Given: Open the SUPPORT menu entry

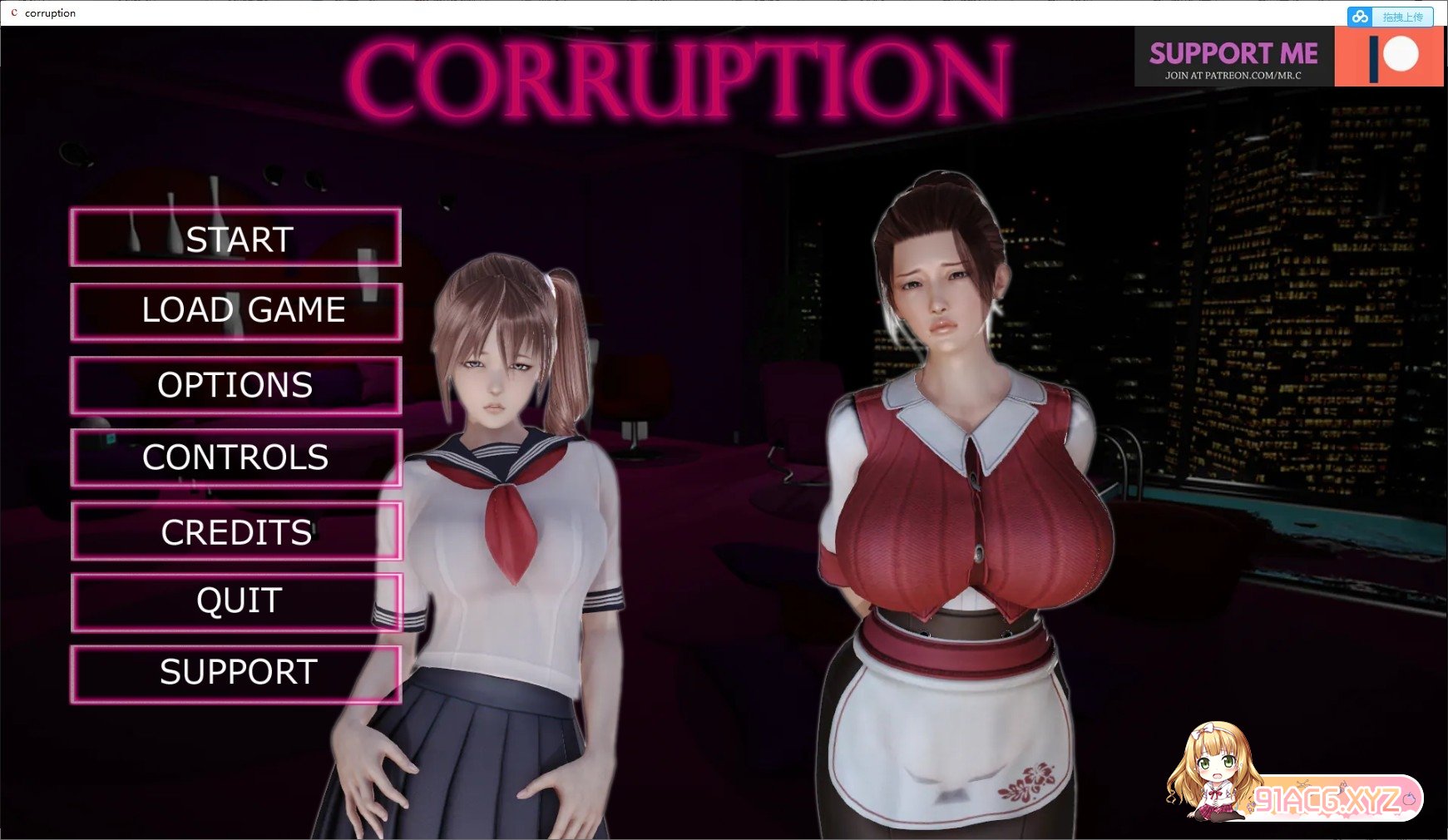Looking at the screenshot, I should 236,670.
